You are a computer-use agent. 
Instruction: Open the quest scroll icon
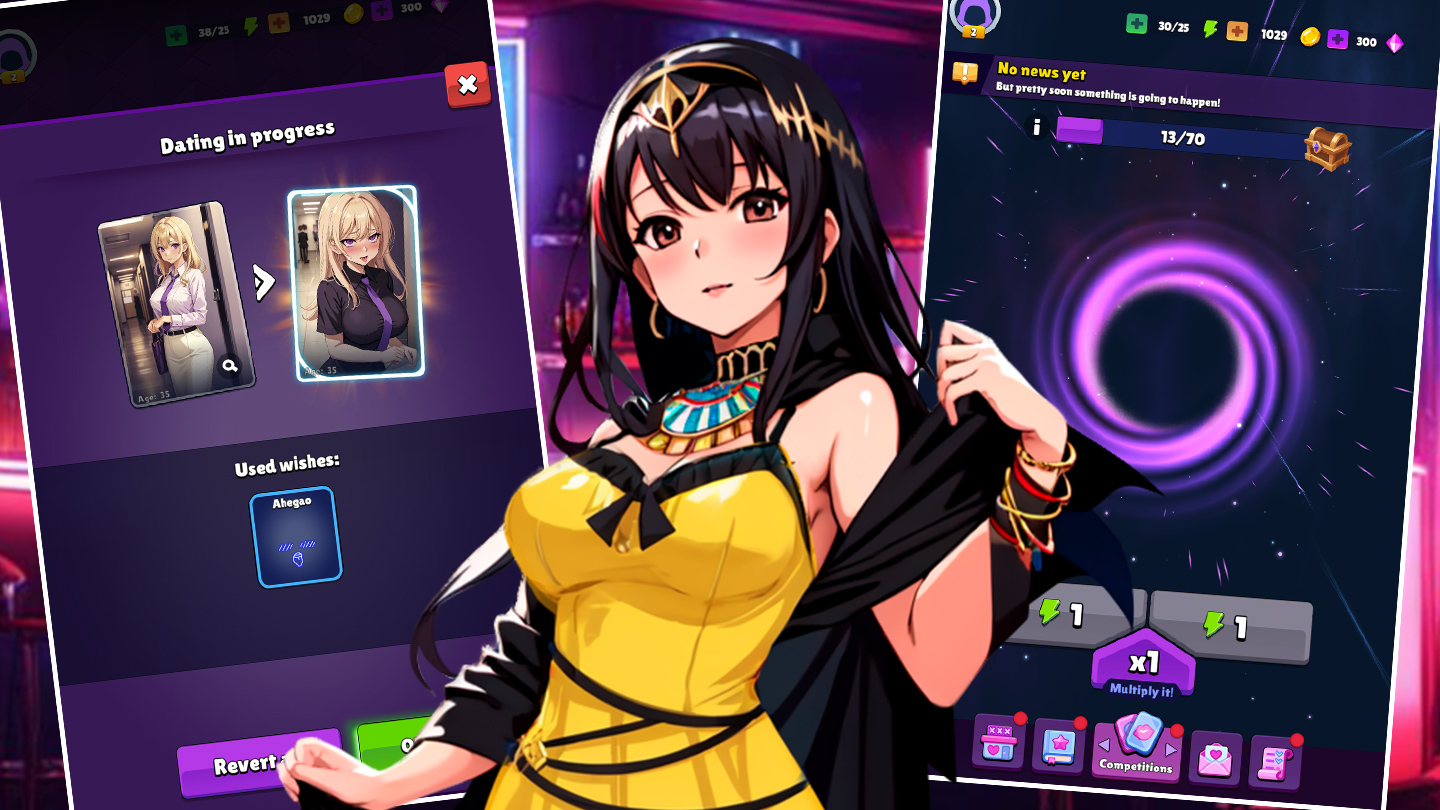[1274, 761]
